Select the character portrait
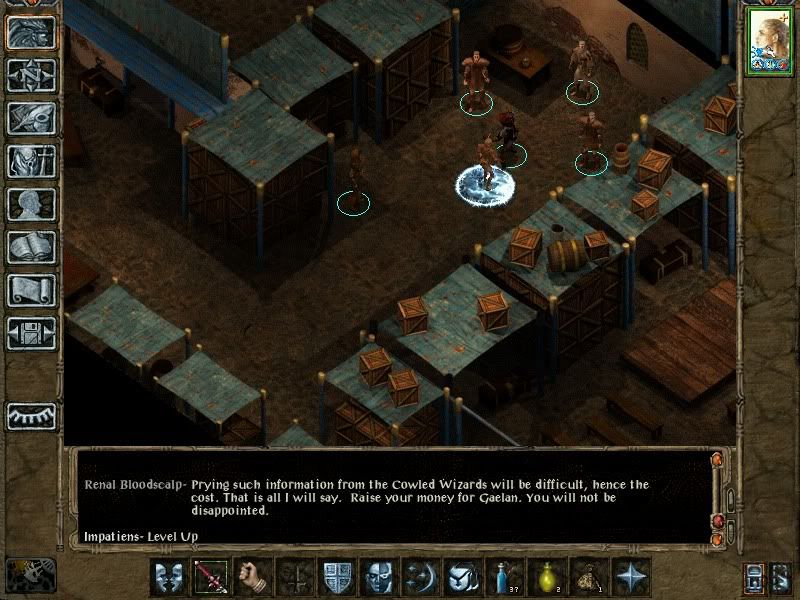Screen dimensions: 800x600 coord(768,41)
